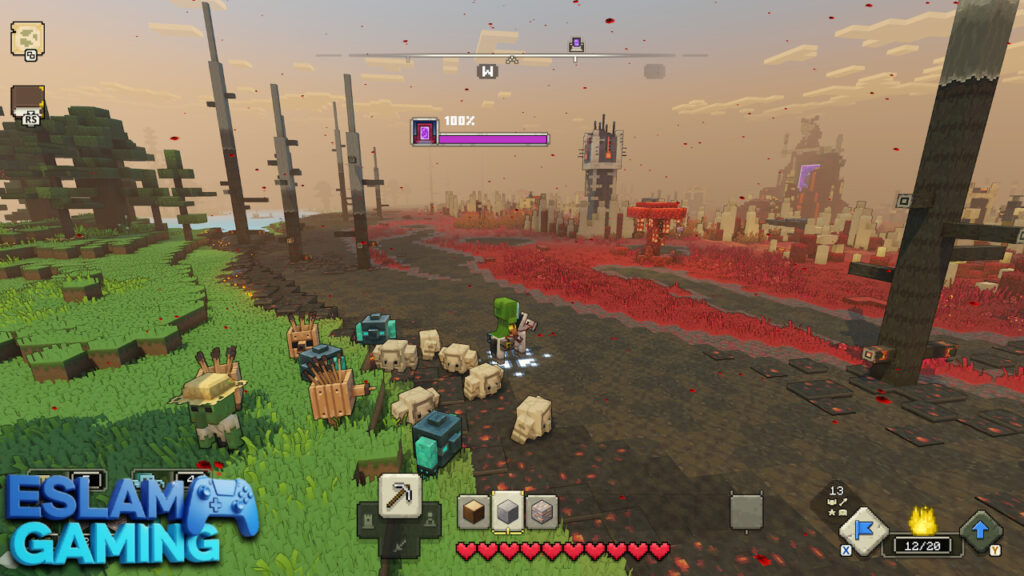Screen dimensions: 1024x576
Task: Click the nether portal target icon
Action: click(424, 132)
